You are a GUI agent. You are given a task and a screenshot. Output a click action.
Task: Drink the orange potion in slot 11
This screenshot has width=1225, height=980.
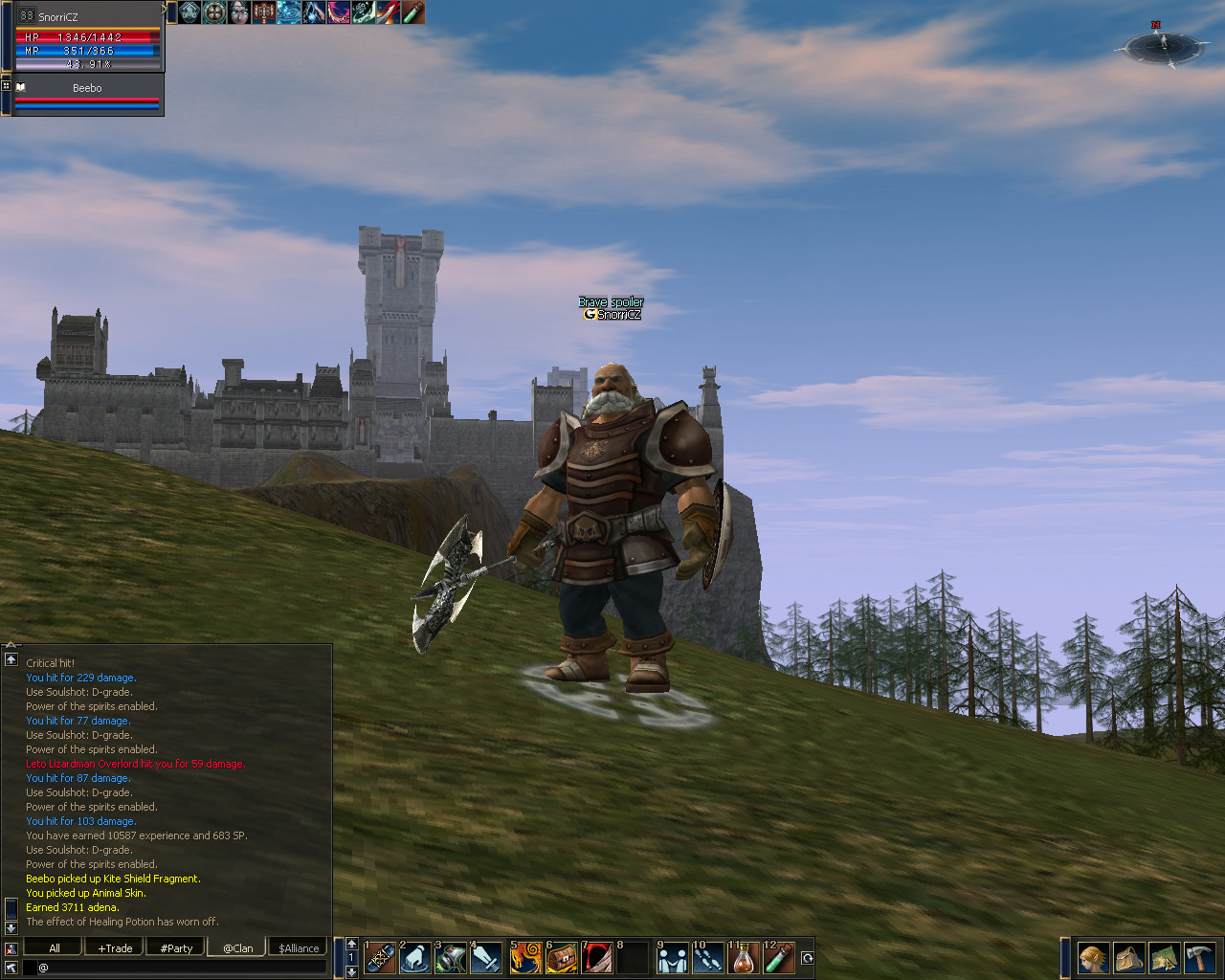pyautogui.click(x=744, y=958)
